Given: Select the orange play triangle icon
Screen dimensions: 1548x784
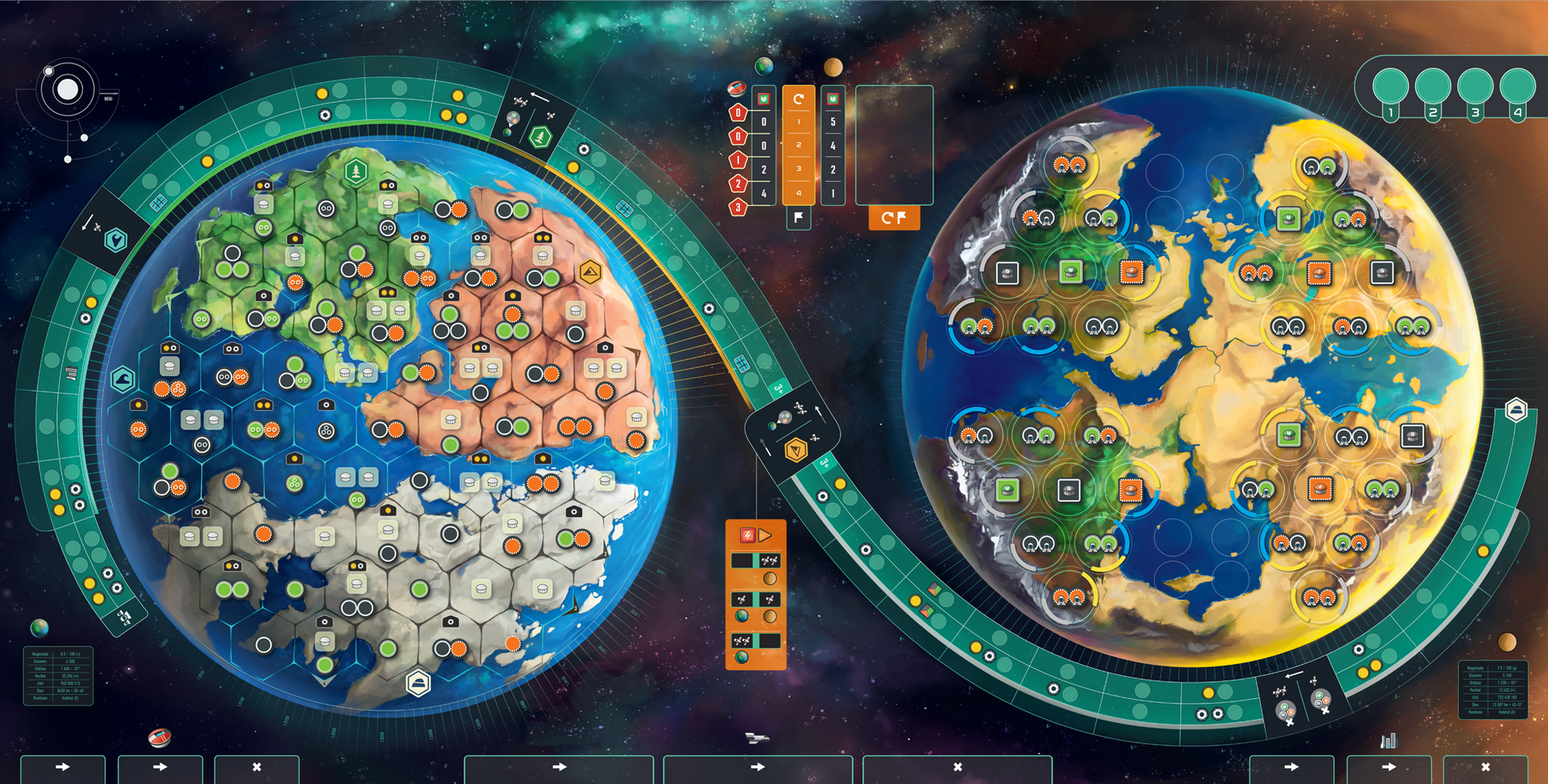Looking at the screenshot, I should (765, 535).
